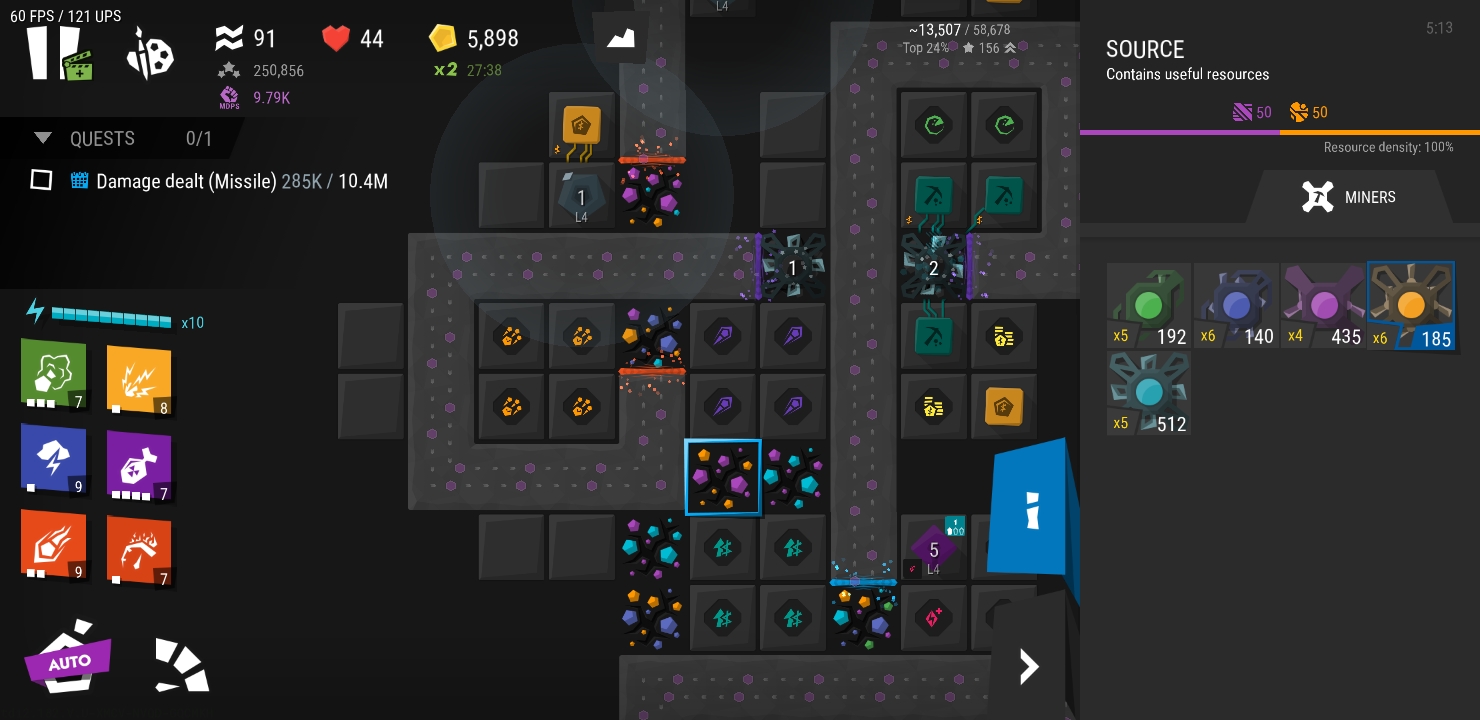Image resolution: width=1480 pixels, height=720 pixels.
Task: Pause the game with the pause button
Action: pos(52,52)
